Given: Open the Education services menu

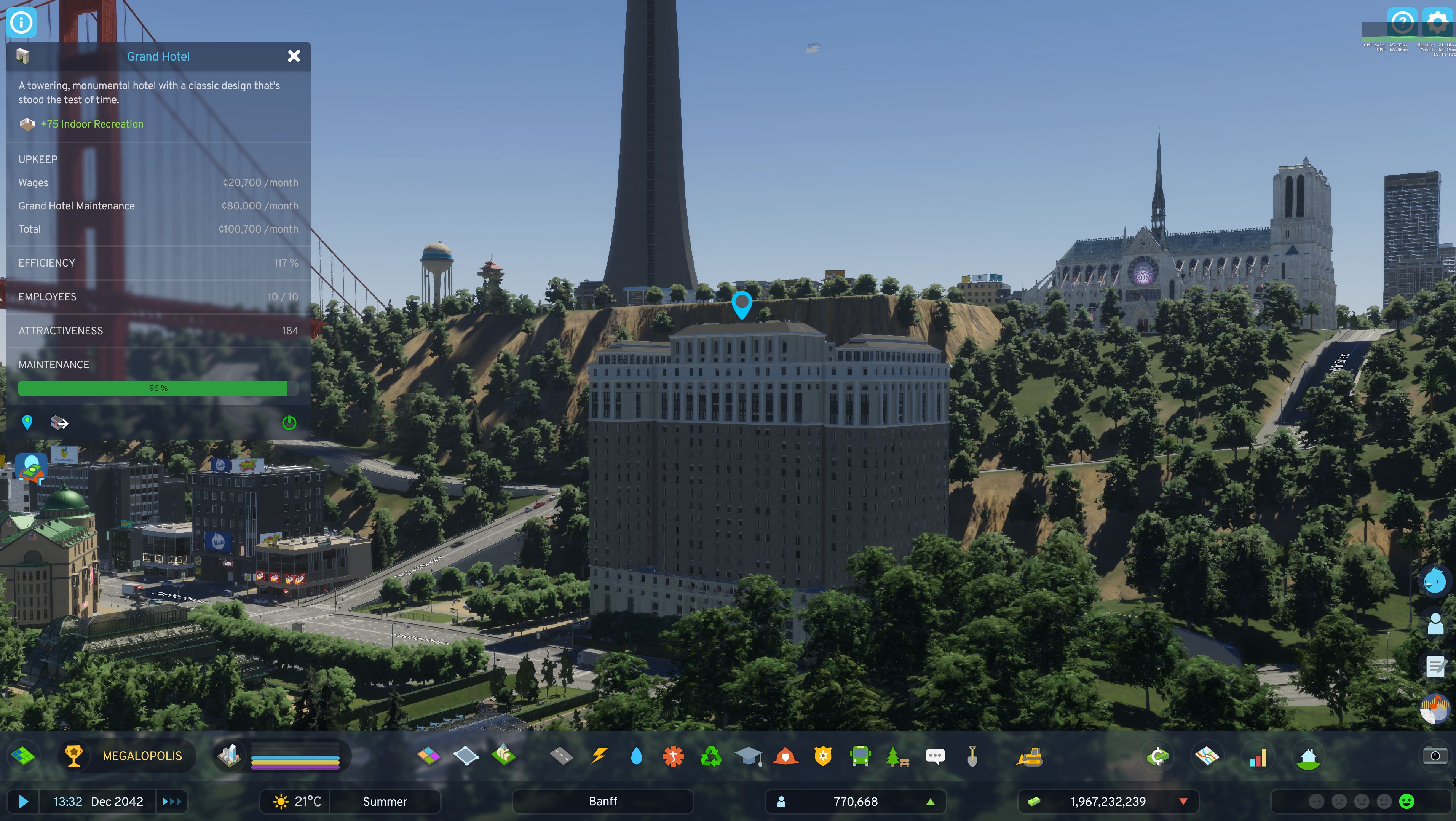Looking at the screenshot, I should [x=749, y=756].
